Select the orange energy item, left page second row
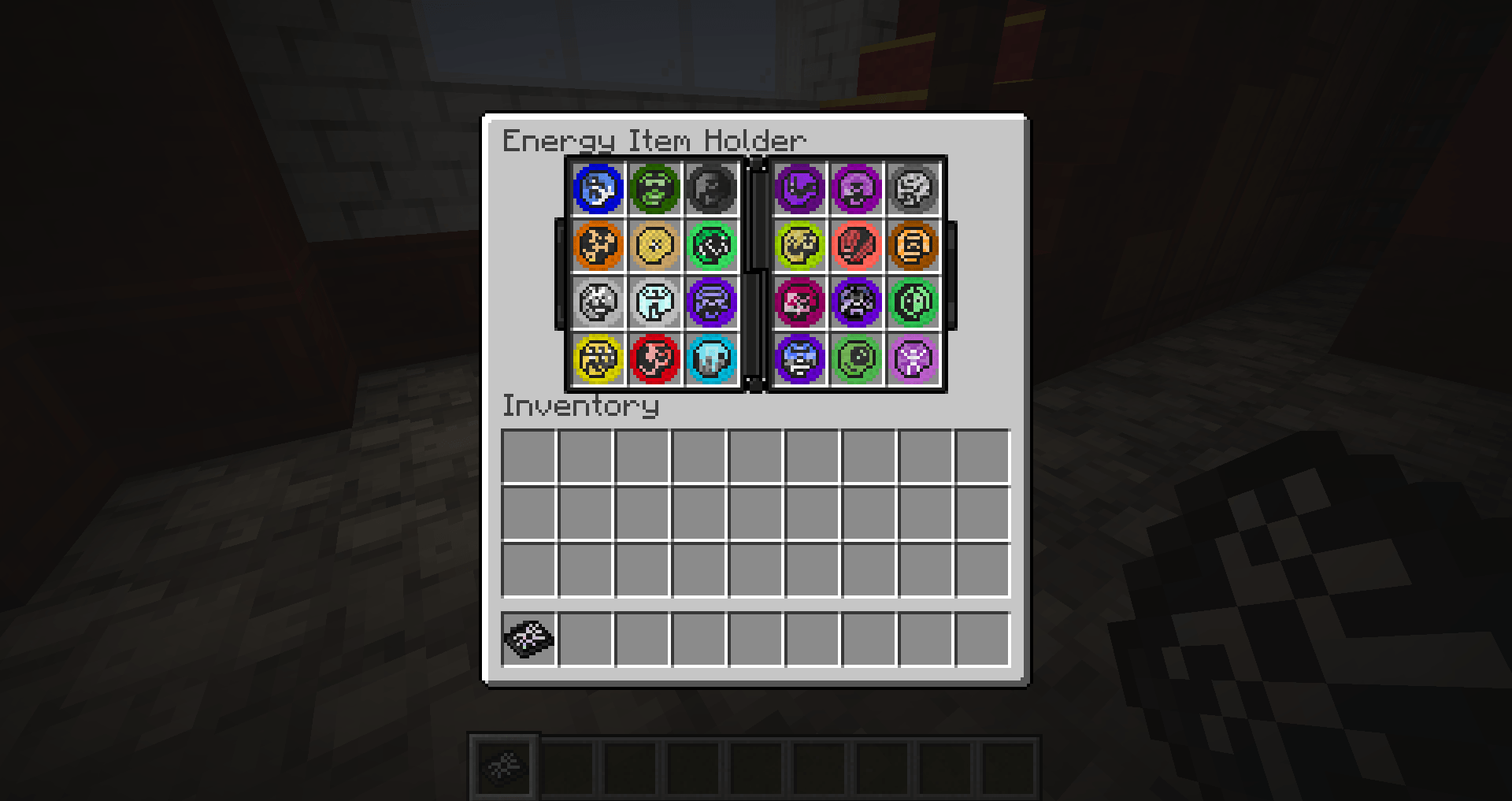 point(597,245)
